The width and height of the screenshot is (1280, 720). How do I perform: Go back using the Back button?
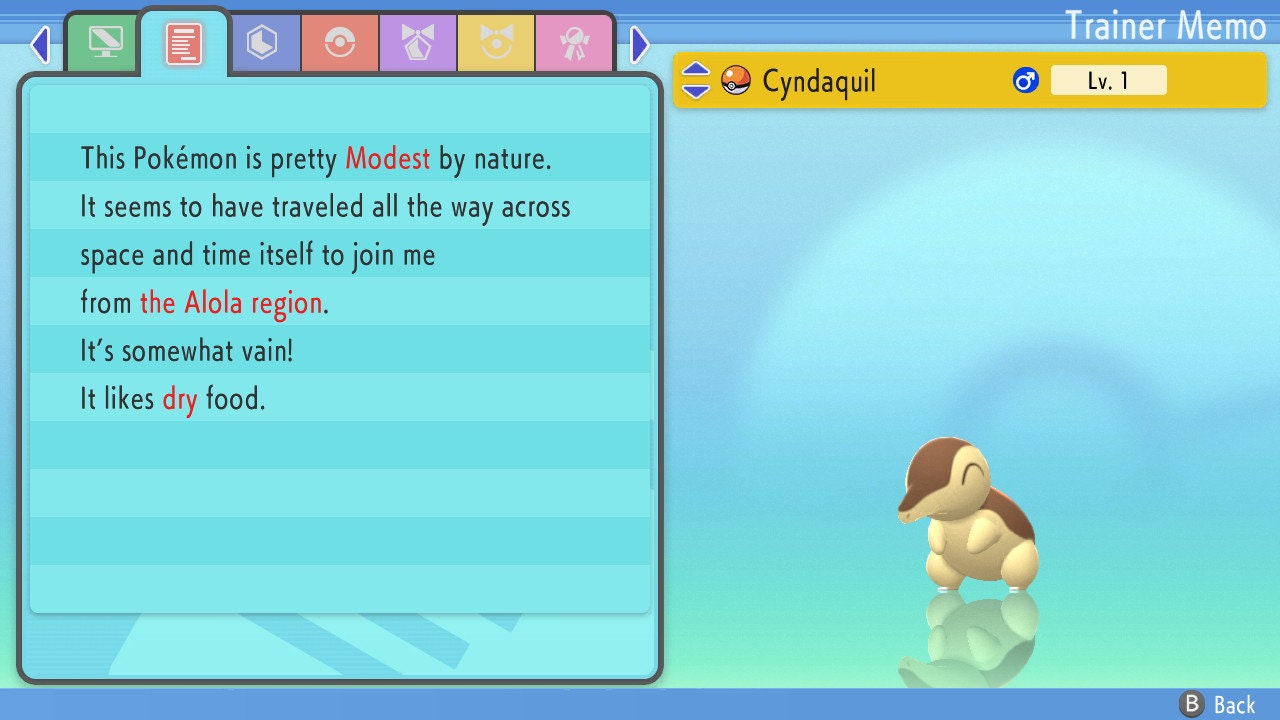tap(1219, 705)
